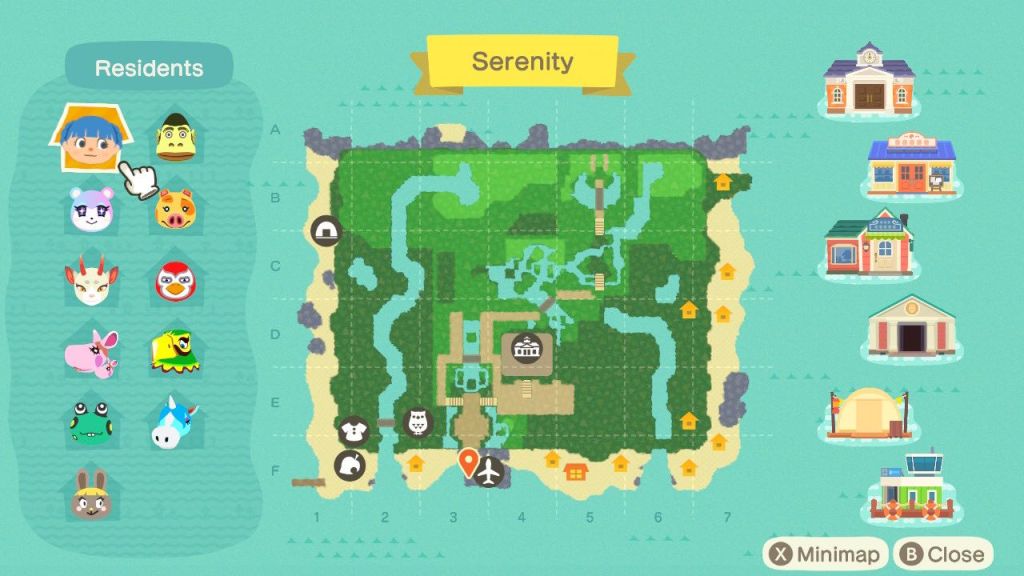Pick the green and yellow bird resident
Image resolution: width=1024 pixels, height=576 pixels.
click(174, 350)
